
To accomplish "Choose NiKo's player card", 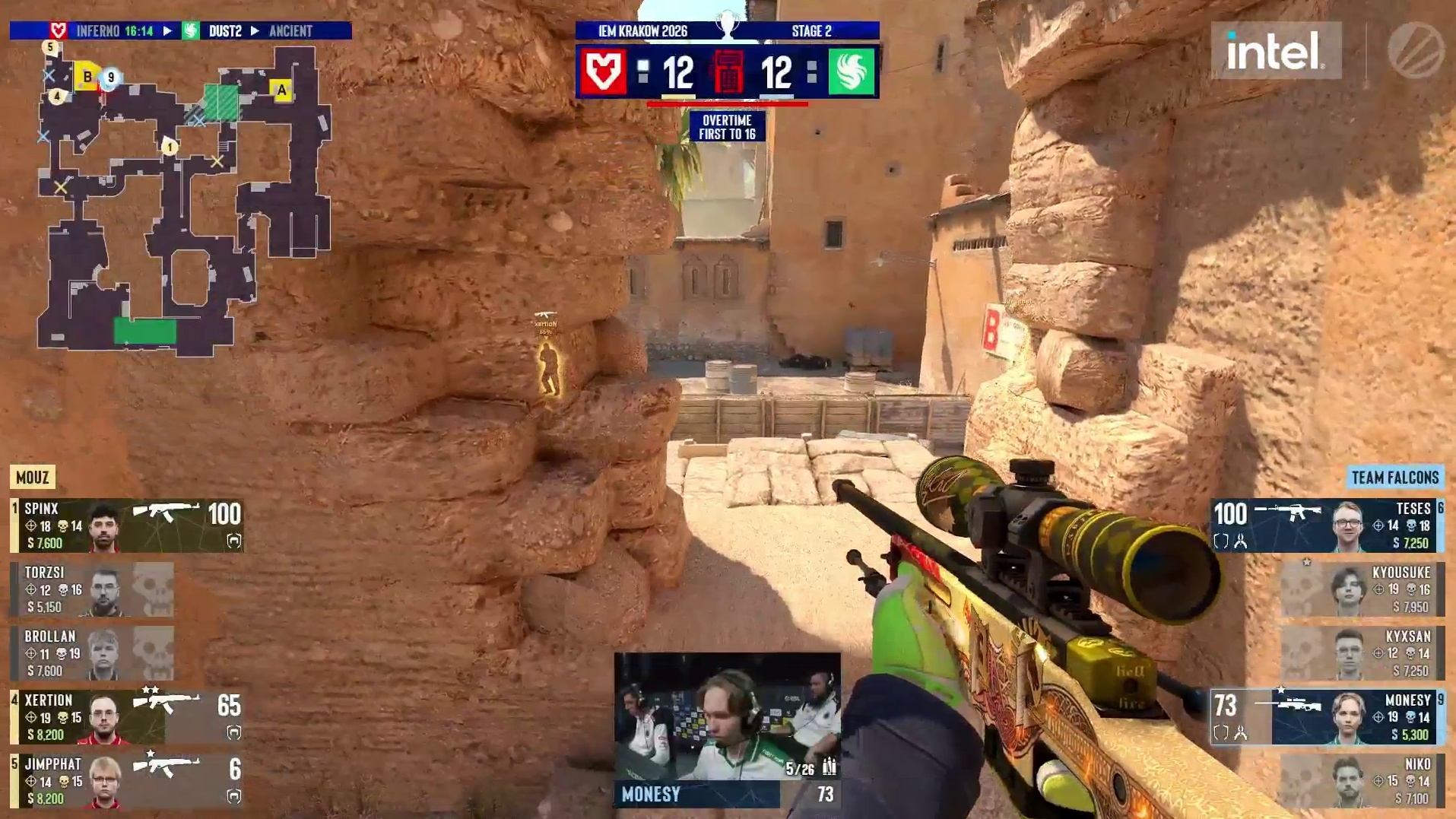I will pos(1362,781).
